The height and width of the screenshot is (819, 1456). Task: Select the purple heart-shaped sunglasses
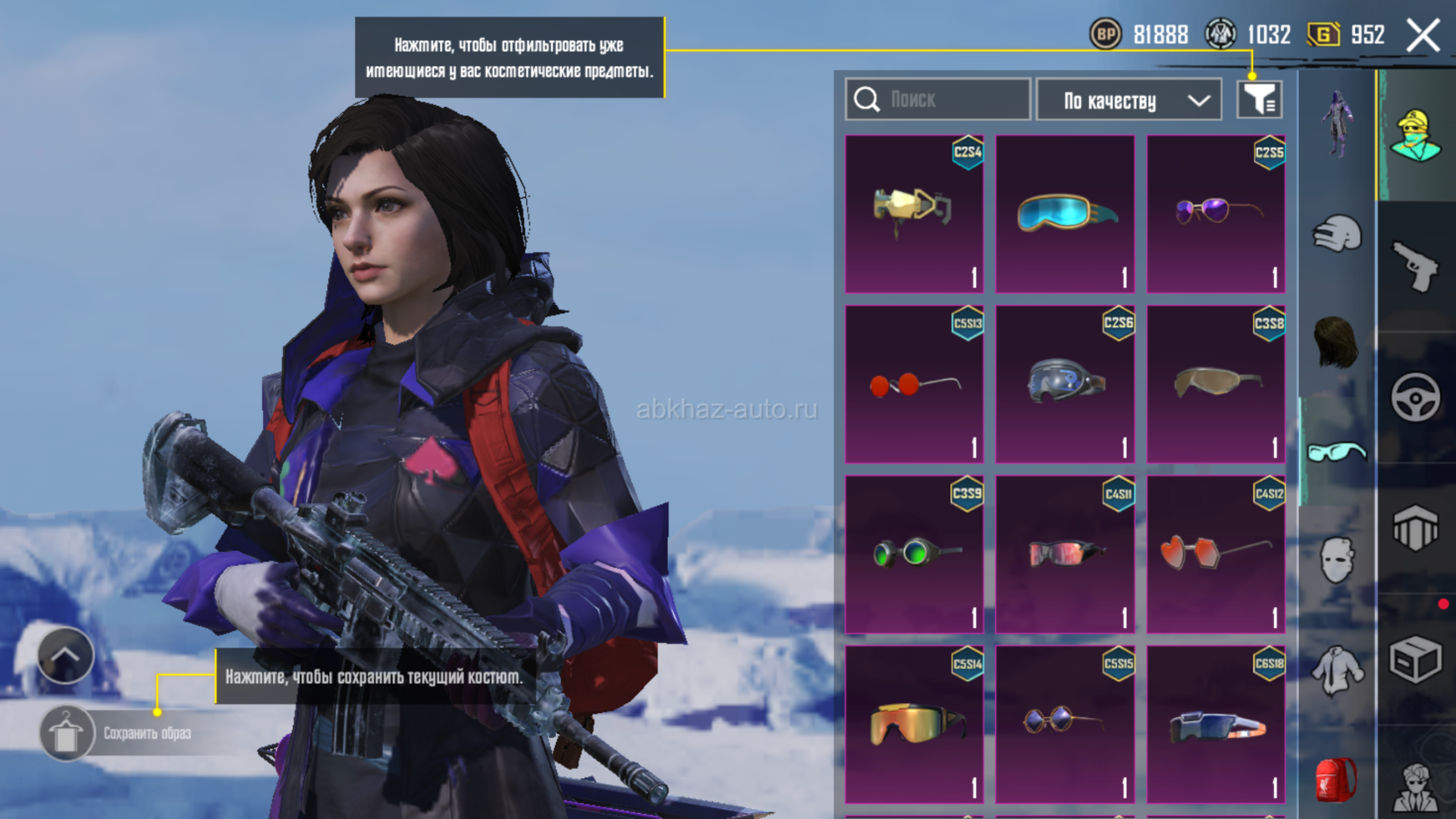[1216, 215]
